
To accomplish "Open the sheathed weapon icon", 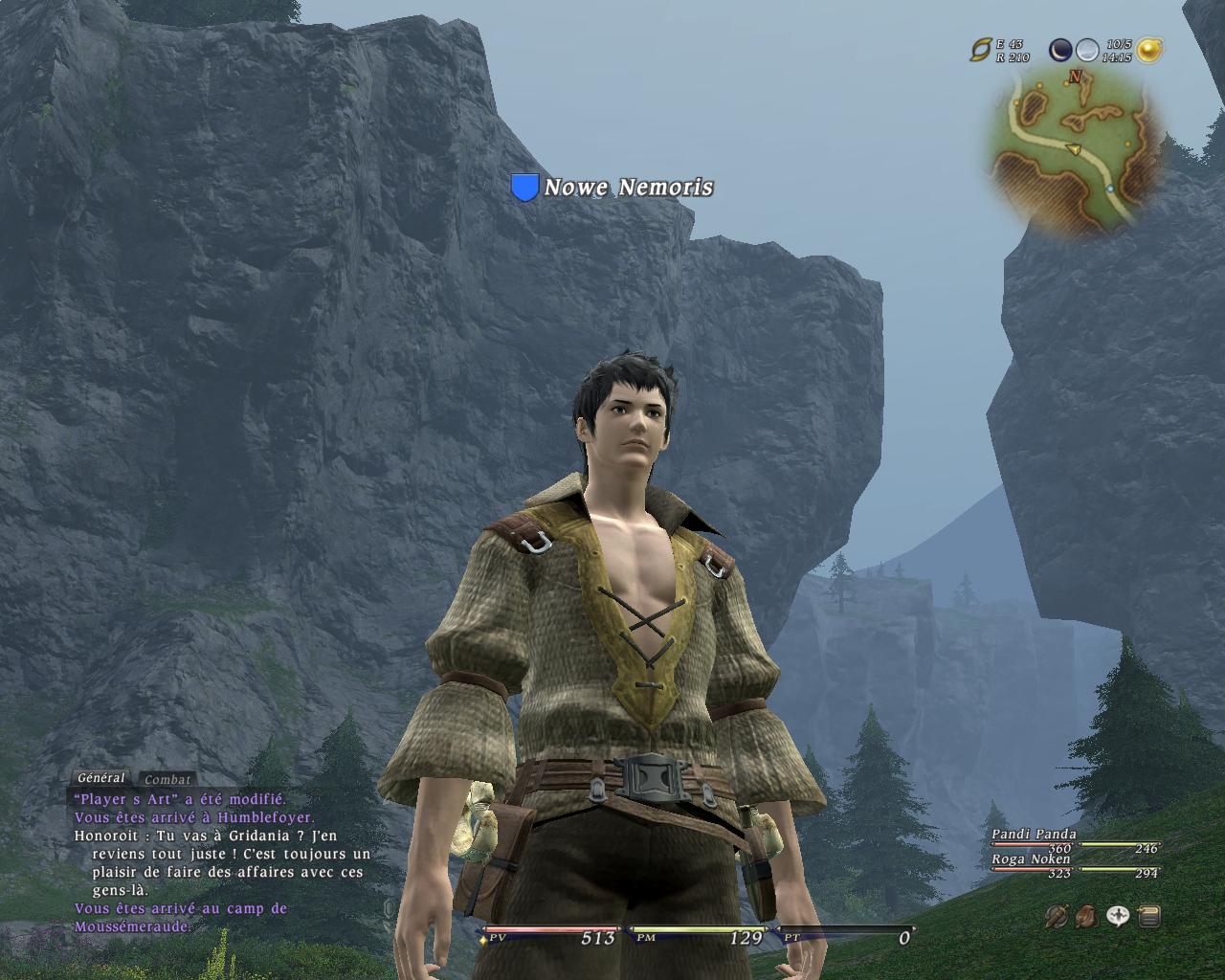I will [1057, 917].
